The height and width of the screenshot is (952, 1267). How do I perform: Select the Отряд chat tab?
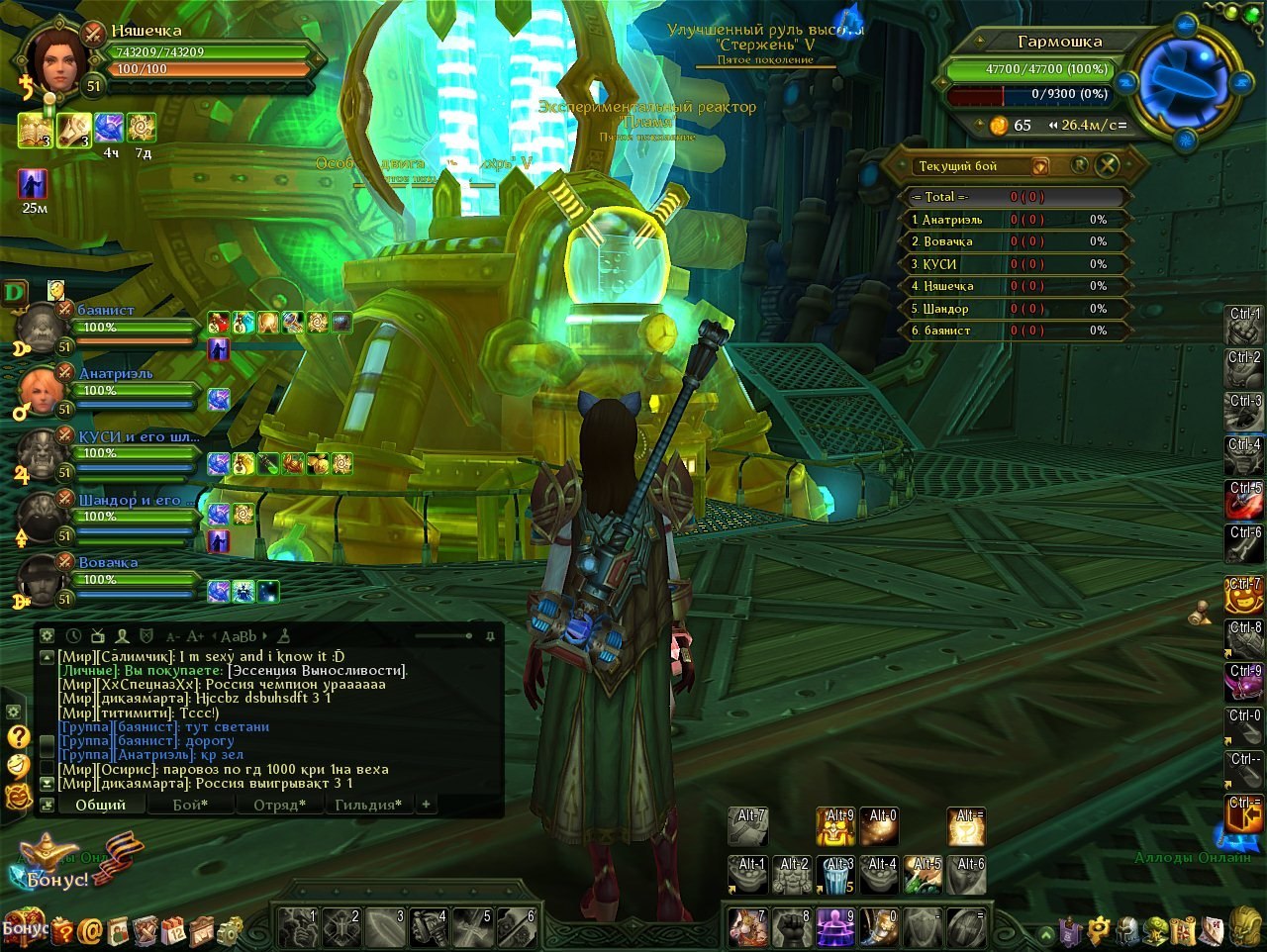pos(278,805)
